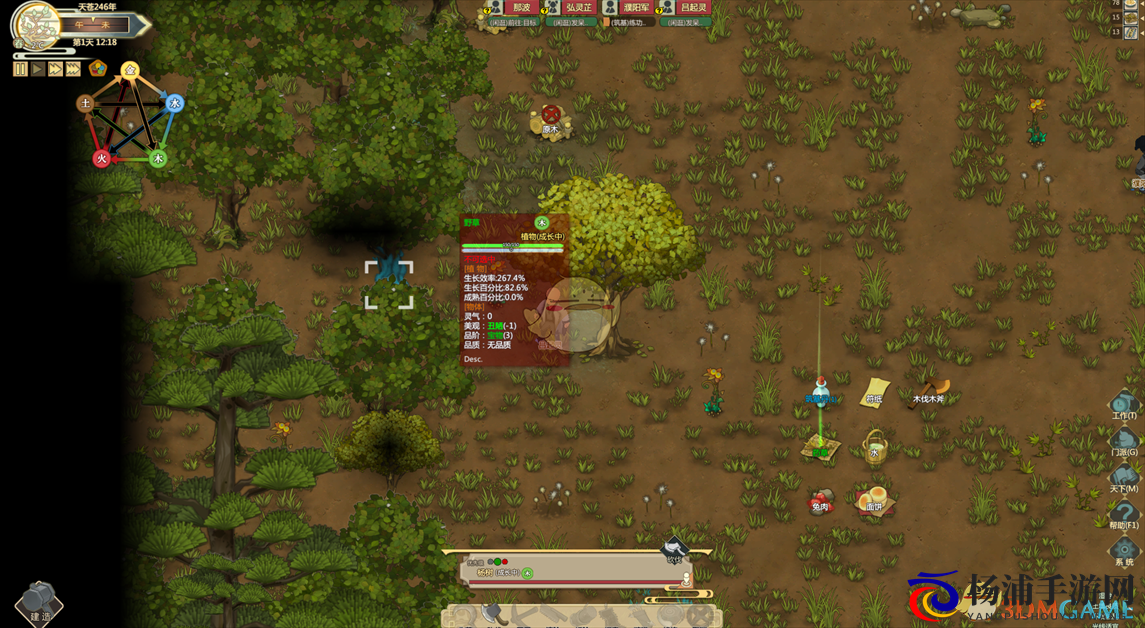Toggle the colorful pentagon five-elements icon
The width and height of the screenshot is (1145, 628).
click(98, 68)
